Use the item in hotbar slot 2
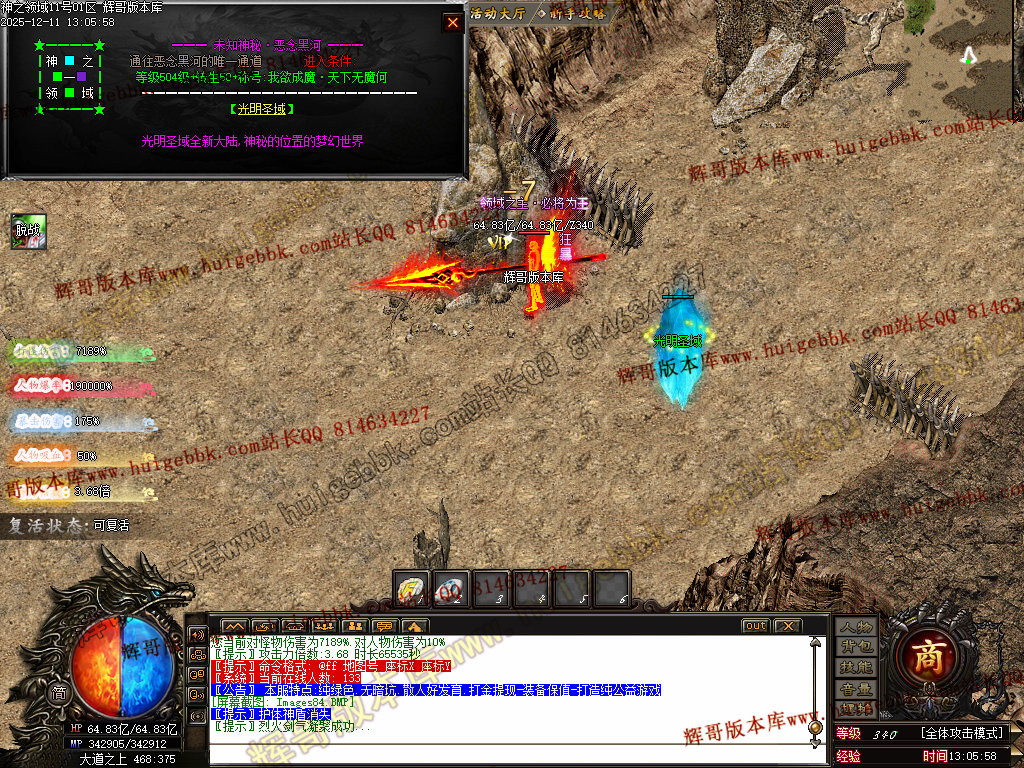1024x768 pixels. coord(450,588)
